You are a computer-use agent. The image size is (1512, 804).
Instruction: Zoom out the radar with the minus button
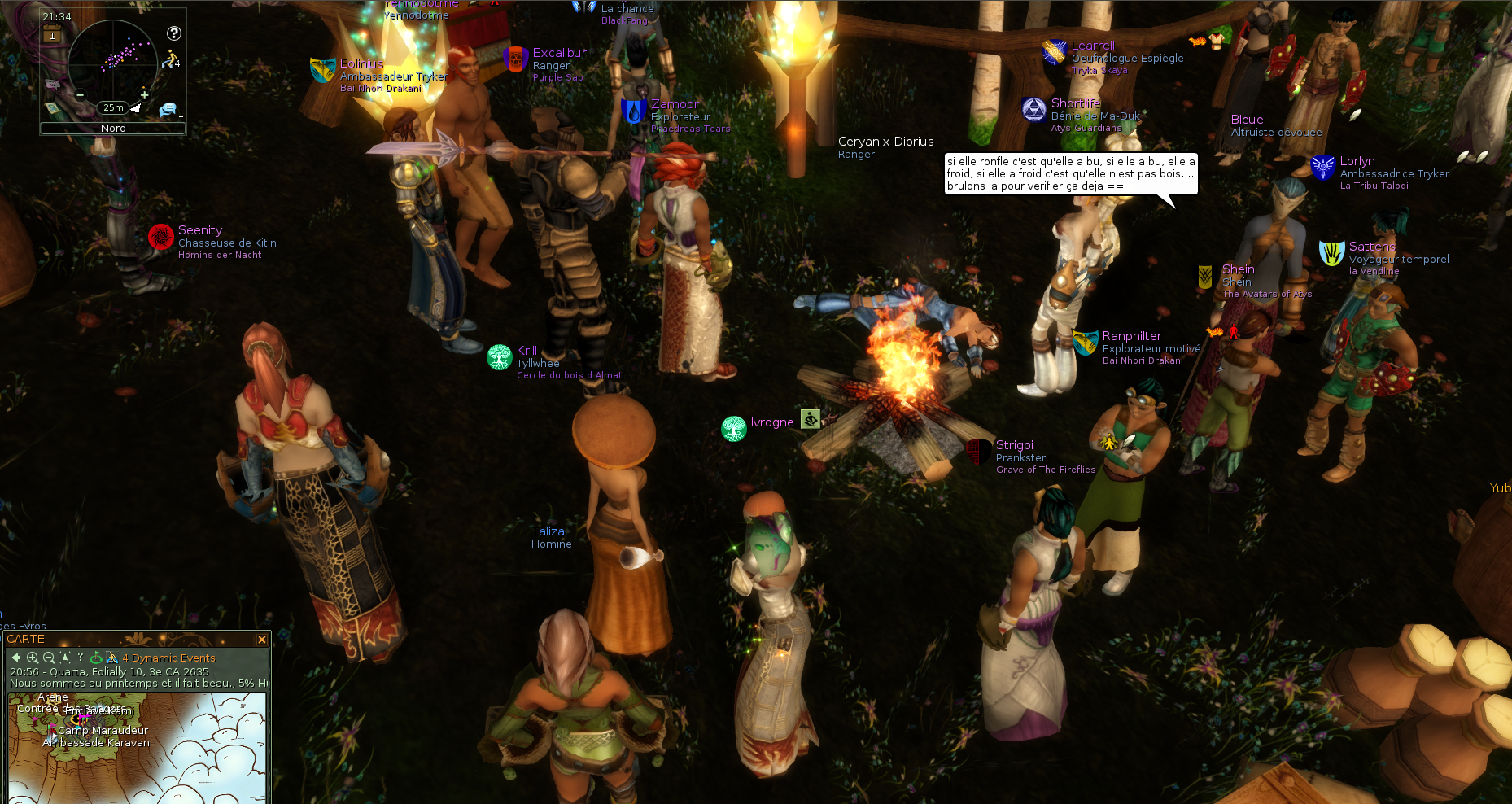[81, 94]
